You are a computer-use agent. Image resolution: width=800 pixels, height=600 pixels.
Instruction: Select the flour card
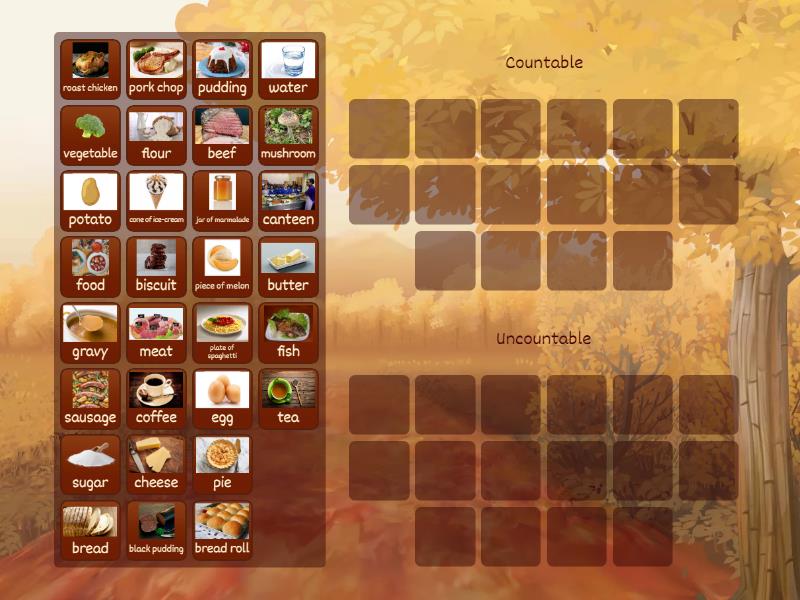click(156, 135)
